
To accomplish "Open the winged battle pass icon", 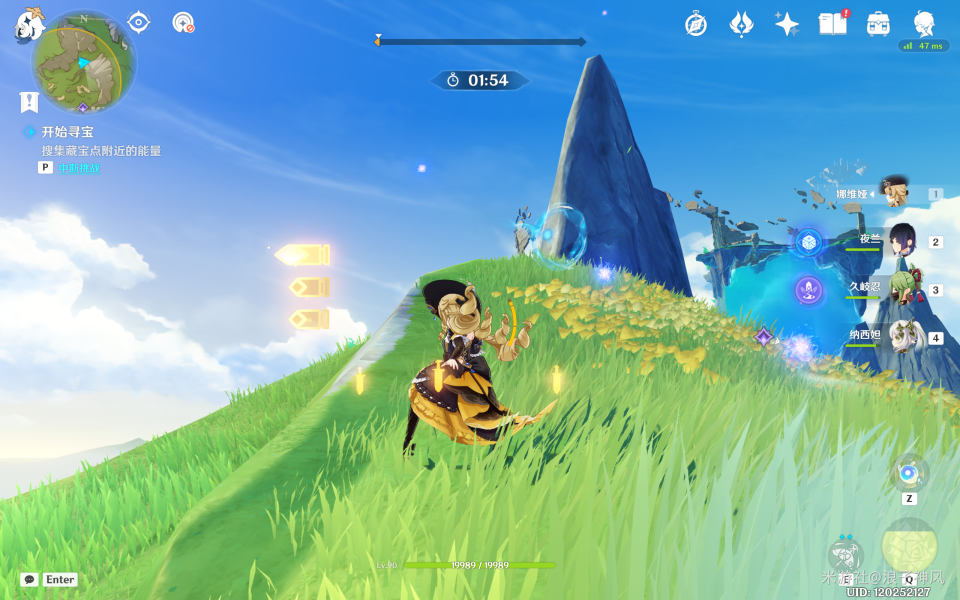I will [x=741, y=24].
